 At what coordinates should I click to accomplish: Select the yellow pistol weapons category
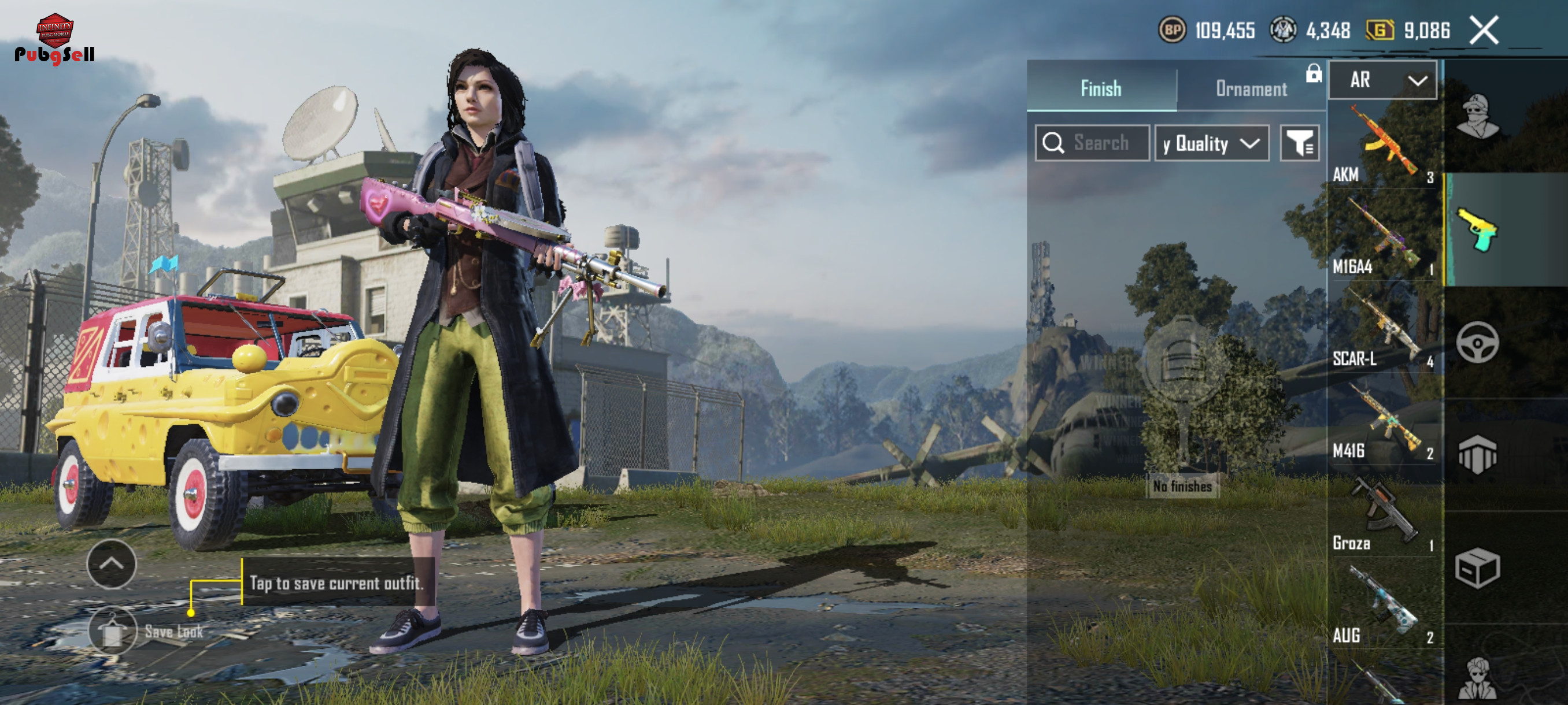click(x=1477, y=230)
